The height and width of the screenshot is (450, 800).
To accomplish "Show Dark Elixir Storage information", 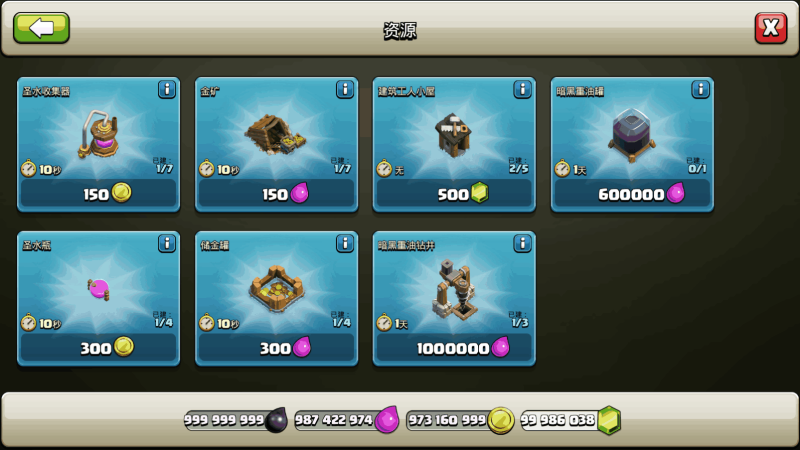I will click(701, 90).
